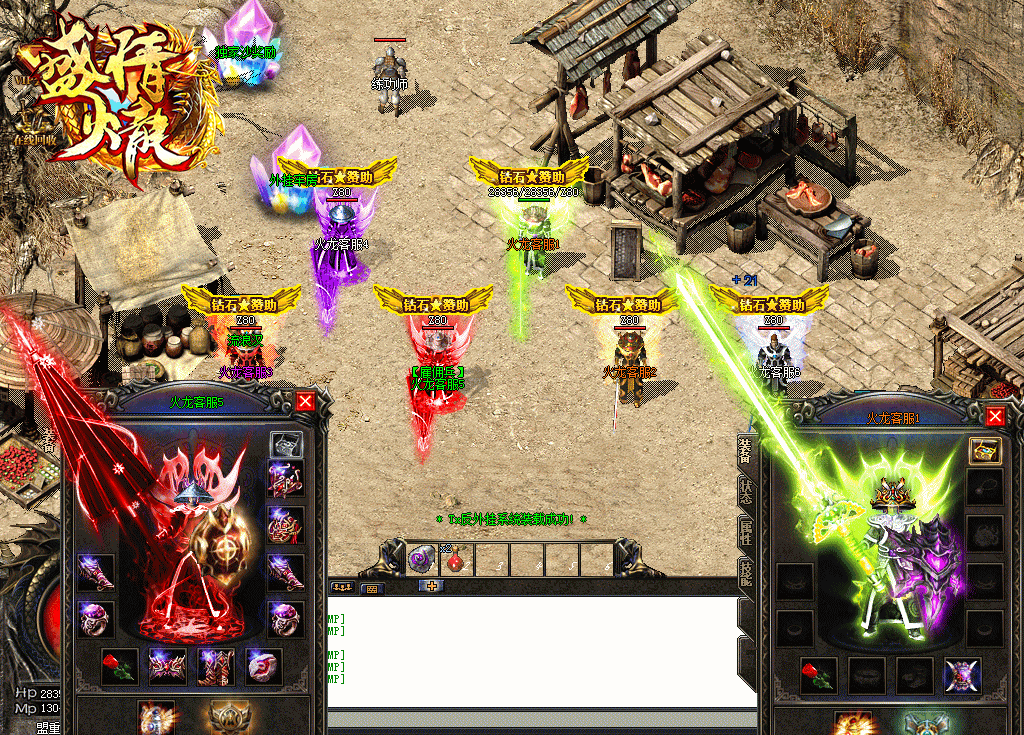
Task: Close the 火龙客服1 character panel
Action: [x=995, y=416]
